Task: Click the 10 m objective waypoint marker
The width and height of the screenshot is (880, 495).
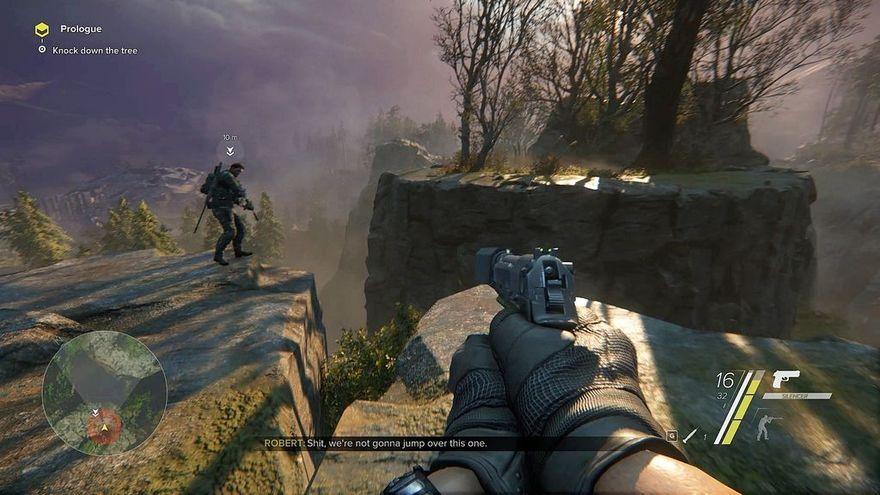Action: 230,150
